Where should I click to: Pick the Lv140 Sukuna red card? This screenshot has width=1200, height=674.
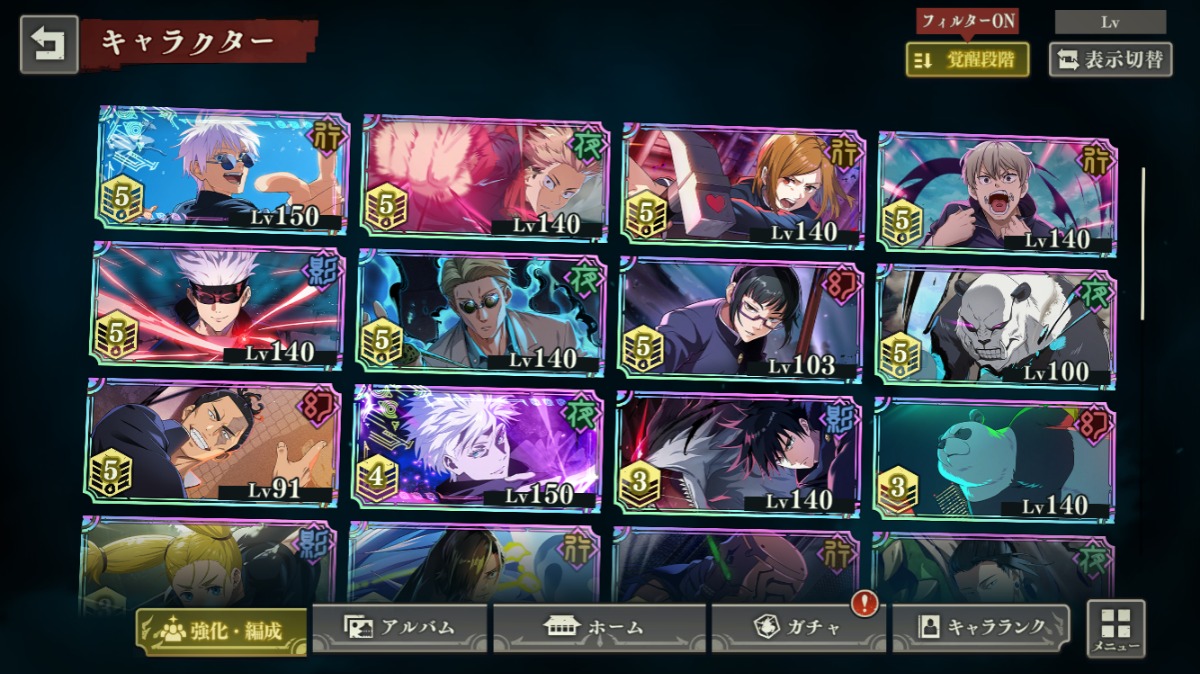(484, 178)
